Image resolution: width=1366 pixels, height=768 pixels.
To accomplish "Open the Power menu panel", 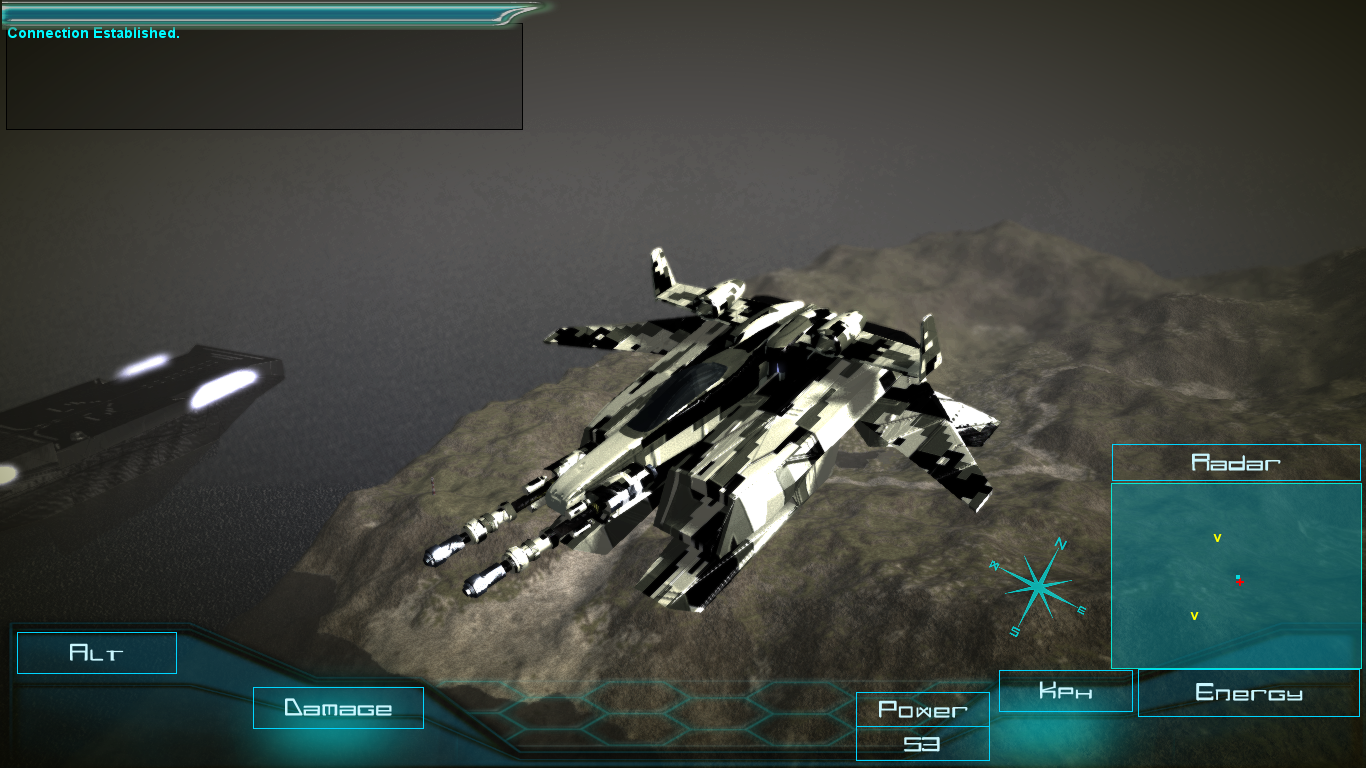I will (x=921, y=710).
